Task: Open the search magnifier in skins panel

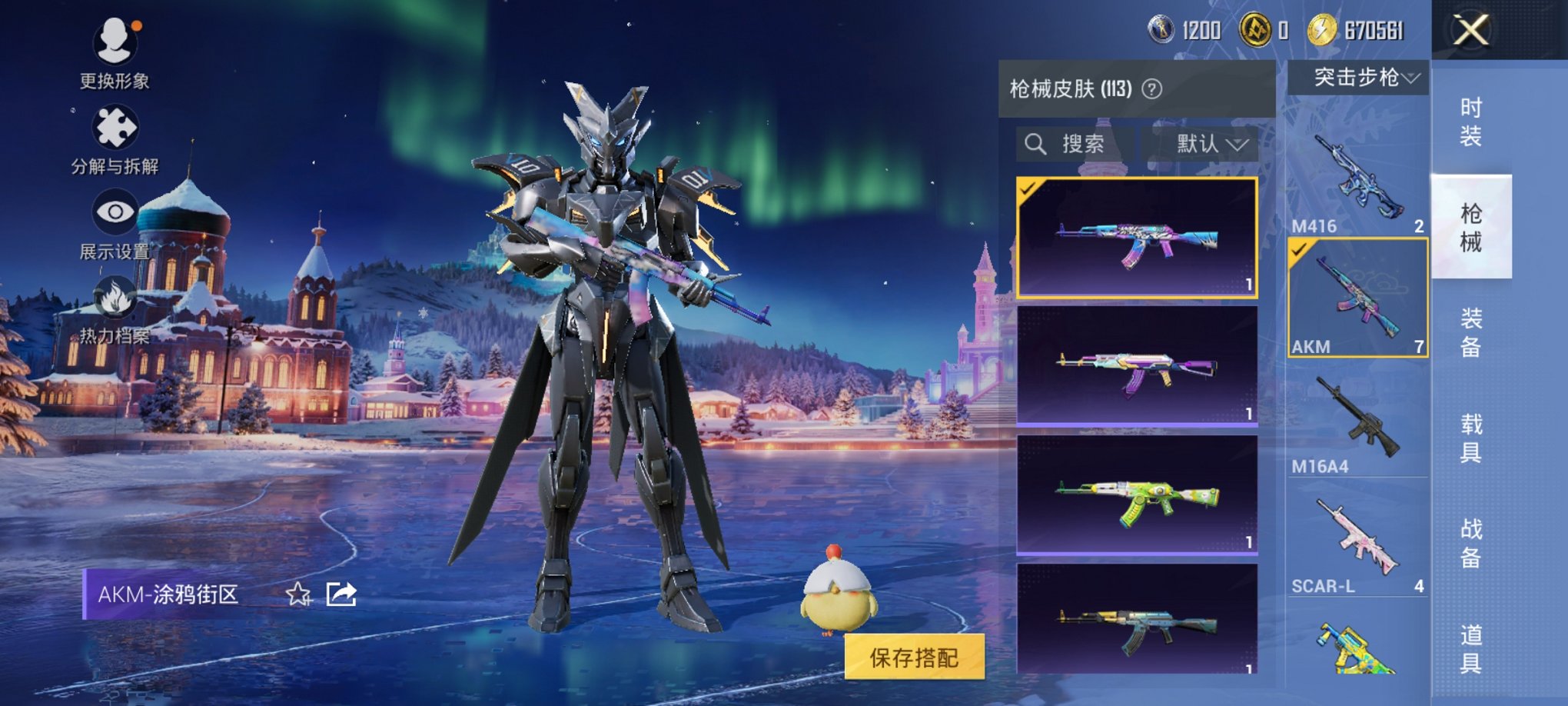Action: (1036, 145)
